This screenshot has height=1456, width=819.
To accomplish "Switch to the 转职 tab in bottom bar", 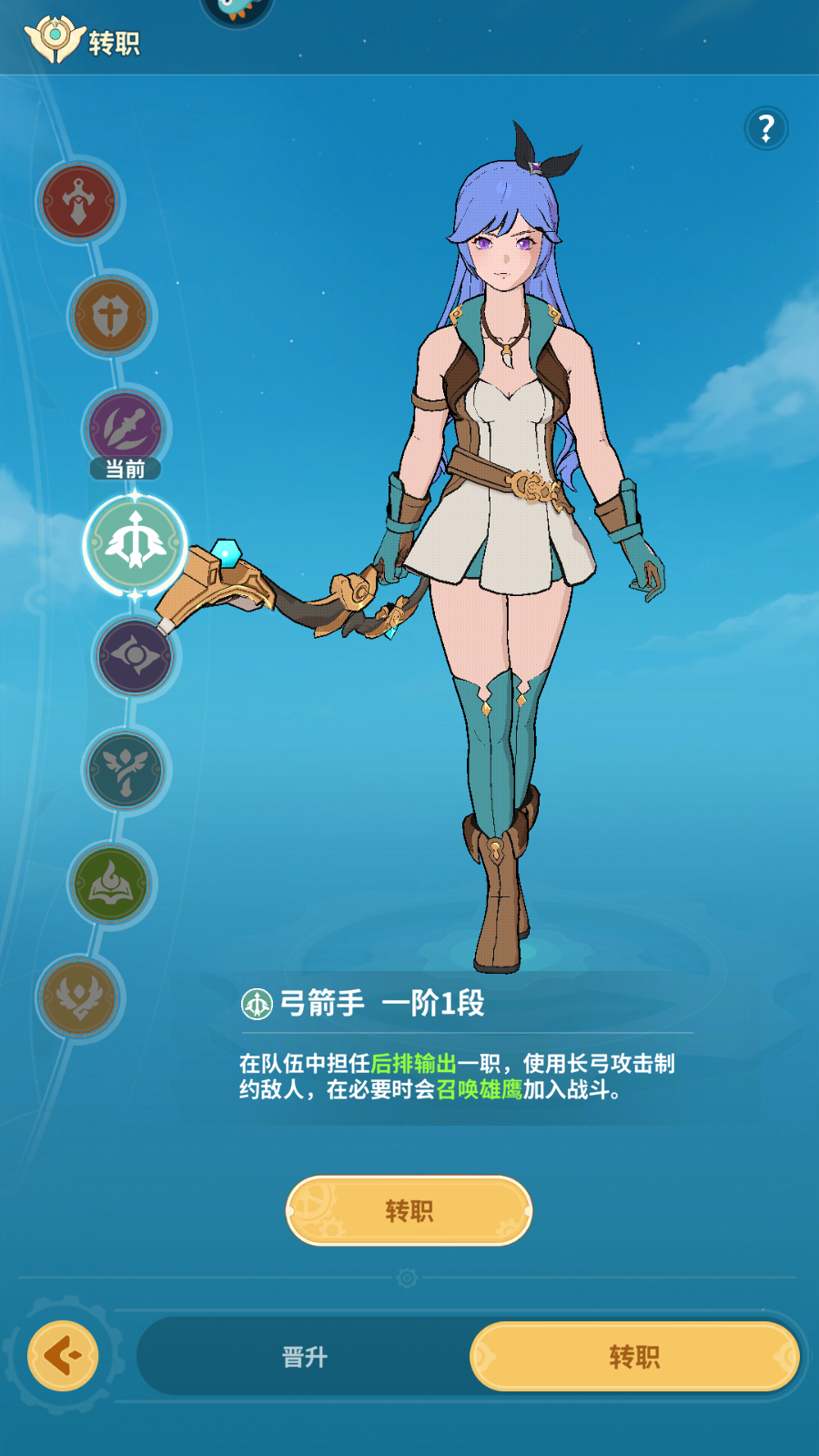I will 634,1357.
